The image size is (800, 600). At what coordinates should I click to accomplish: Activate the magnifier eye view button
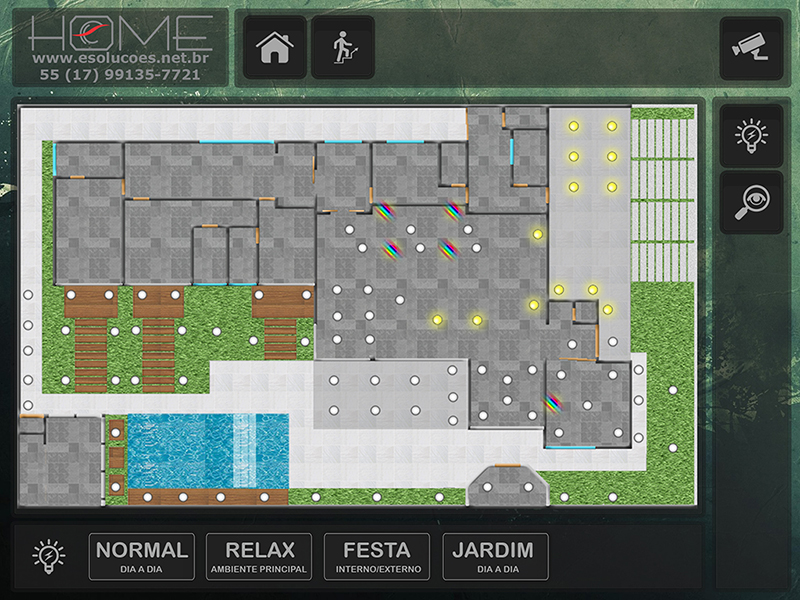point(751,203)
